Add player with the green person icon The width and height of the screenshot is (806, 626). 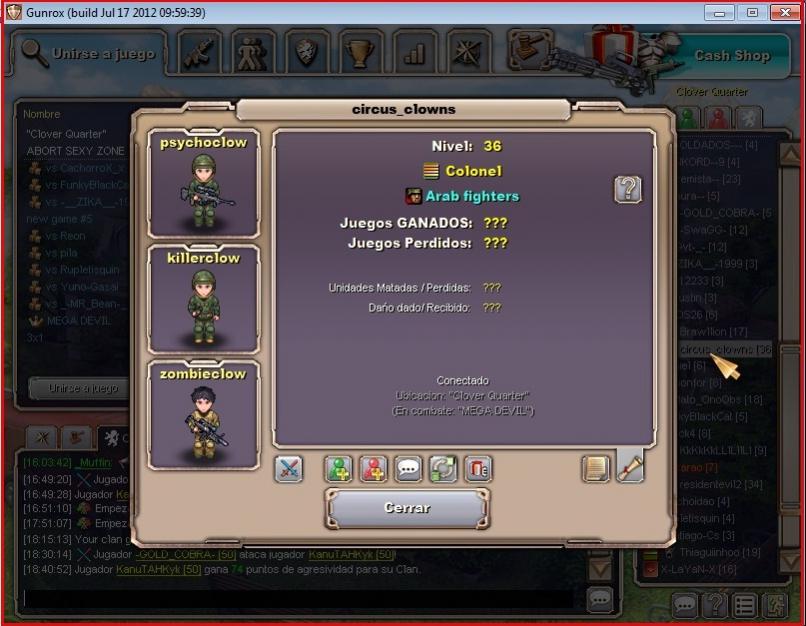(339, 468)
